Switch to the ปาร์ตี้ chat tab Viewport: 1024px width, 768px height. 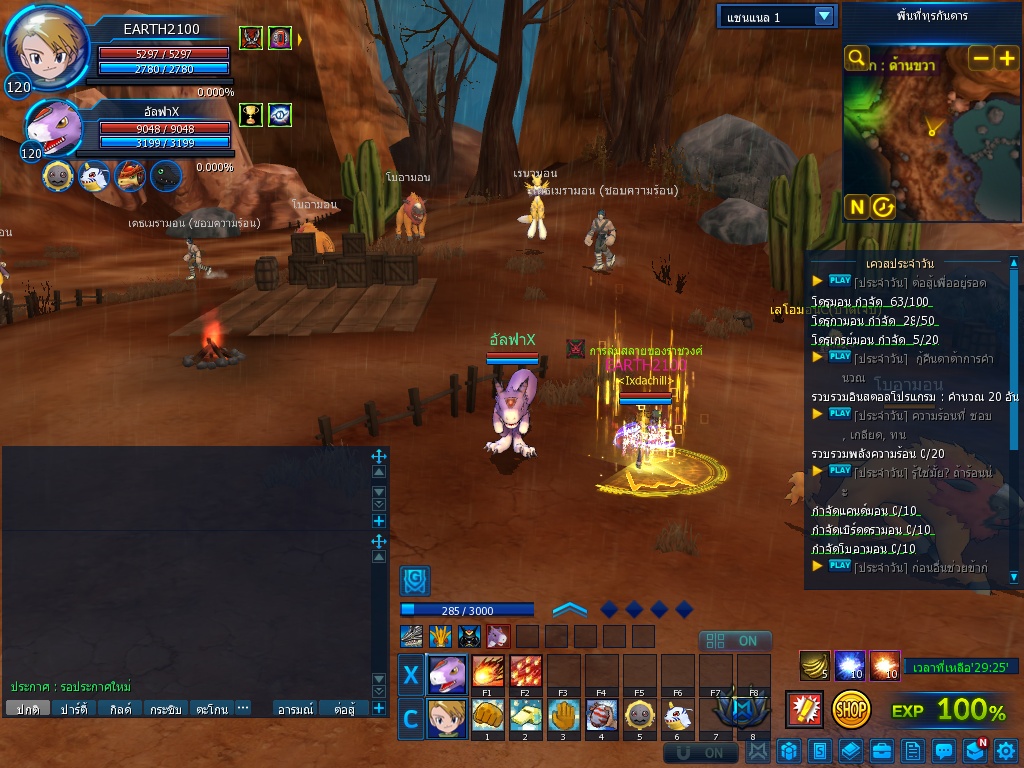point(74,709)
